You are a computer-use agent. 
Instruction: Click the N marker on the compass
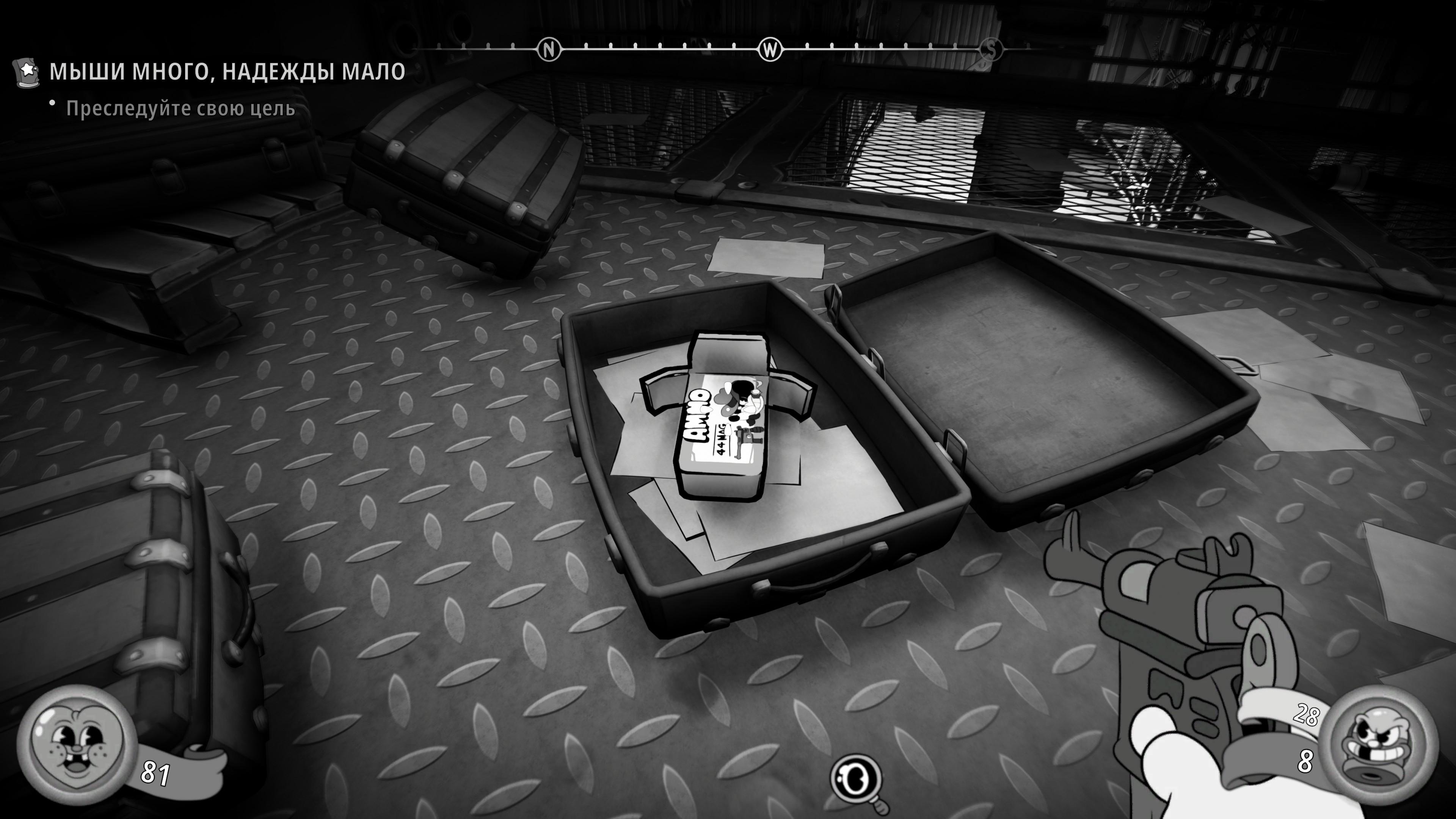[548, 50]
